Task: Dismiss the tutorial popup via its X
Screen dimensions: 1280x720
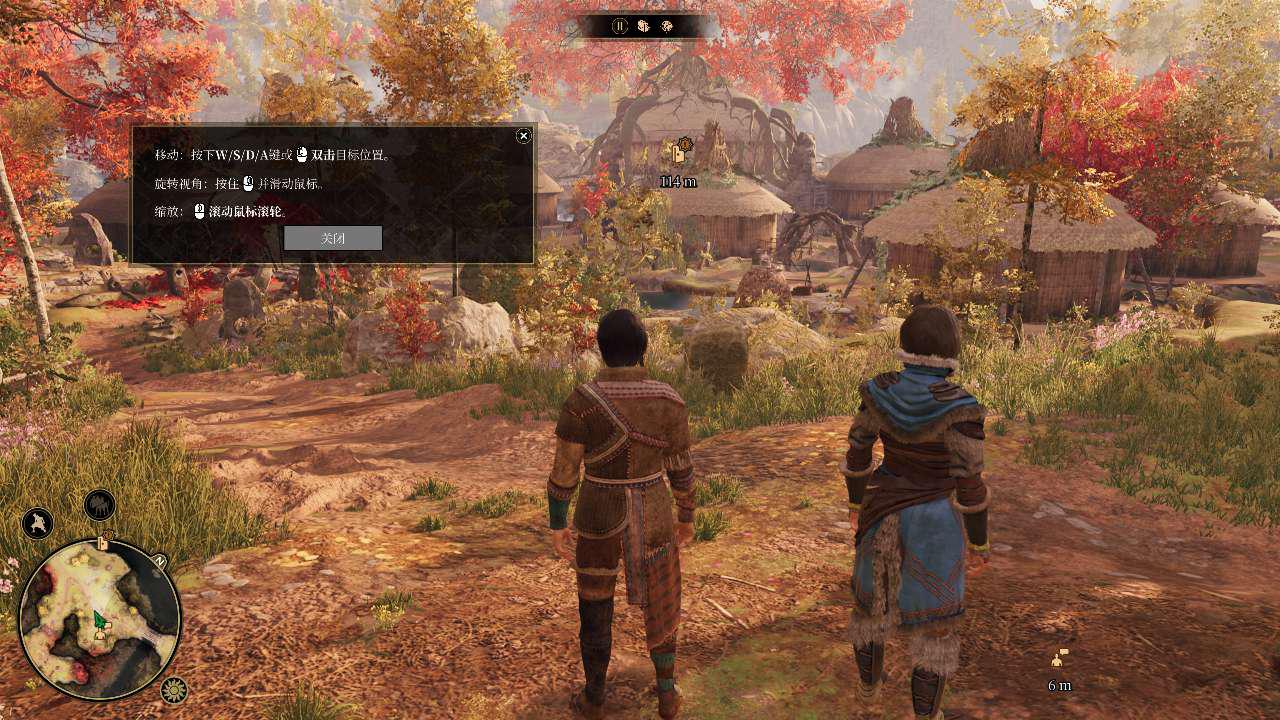Action: [523, 136]
